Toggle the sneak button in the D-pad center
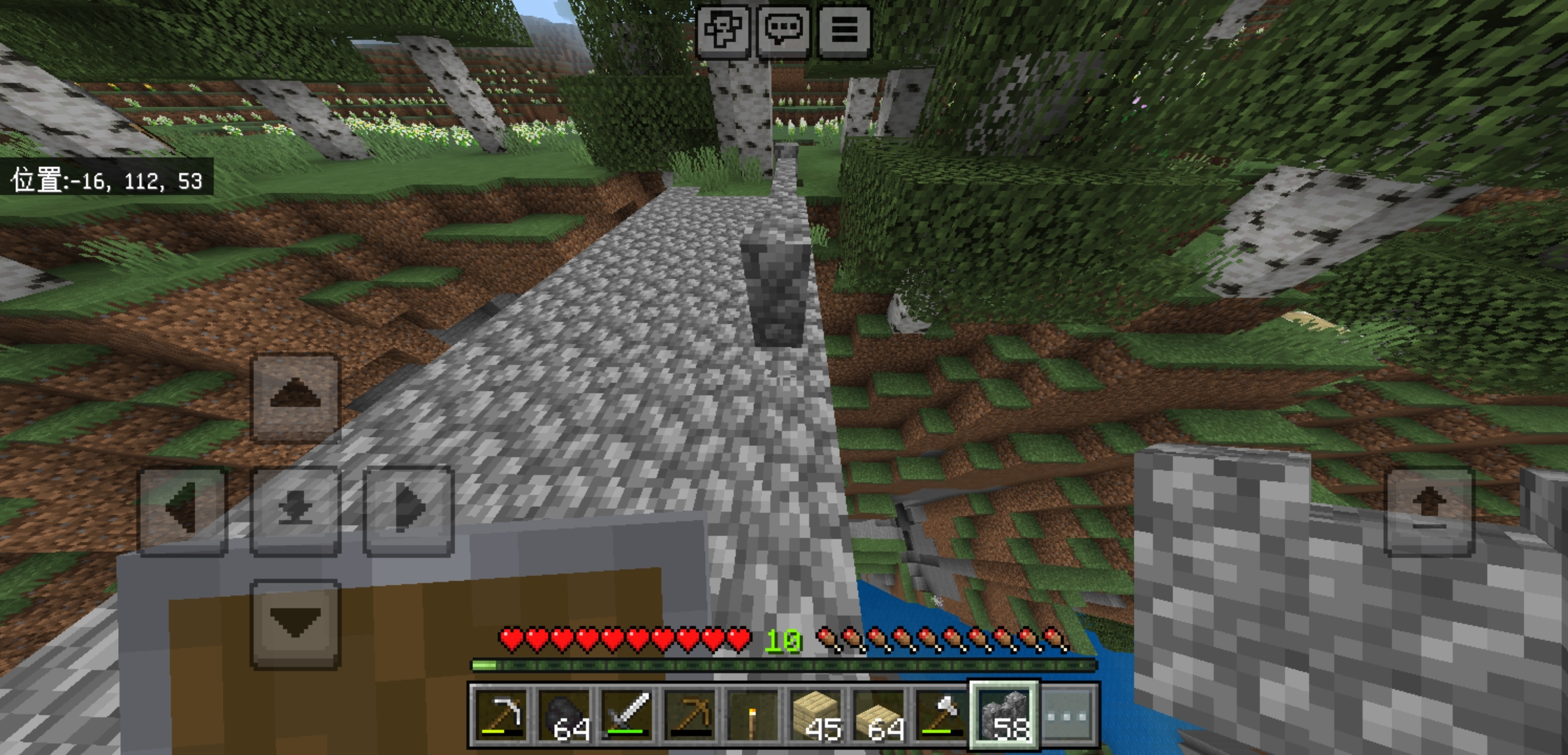 295,510
